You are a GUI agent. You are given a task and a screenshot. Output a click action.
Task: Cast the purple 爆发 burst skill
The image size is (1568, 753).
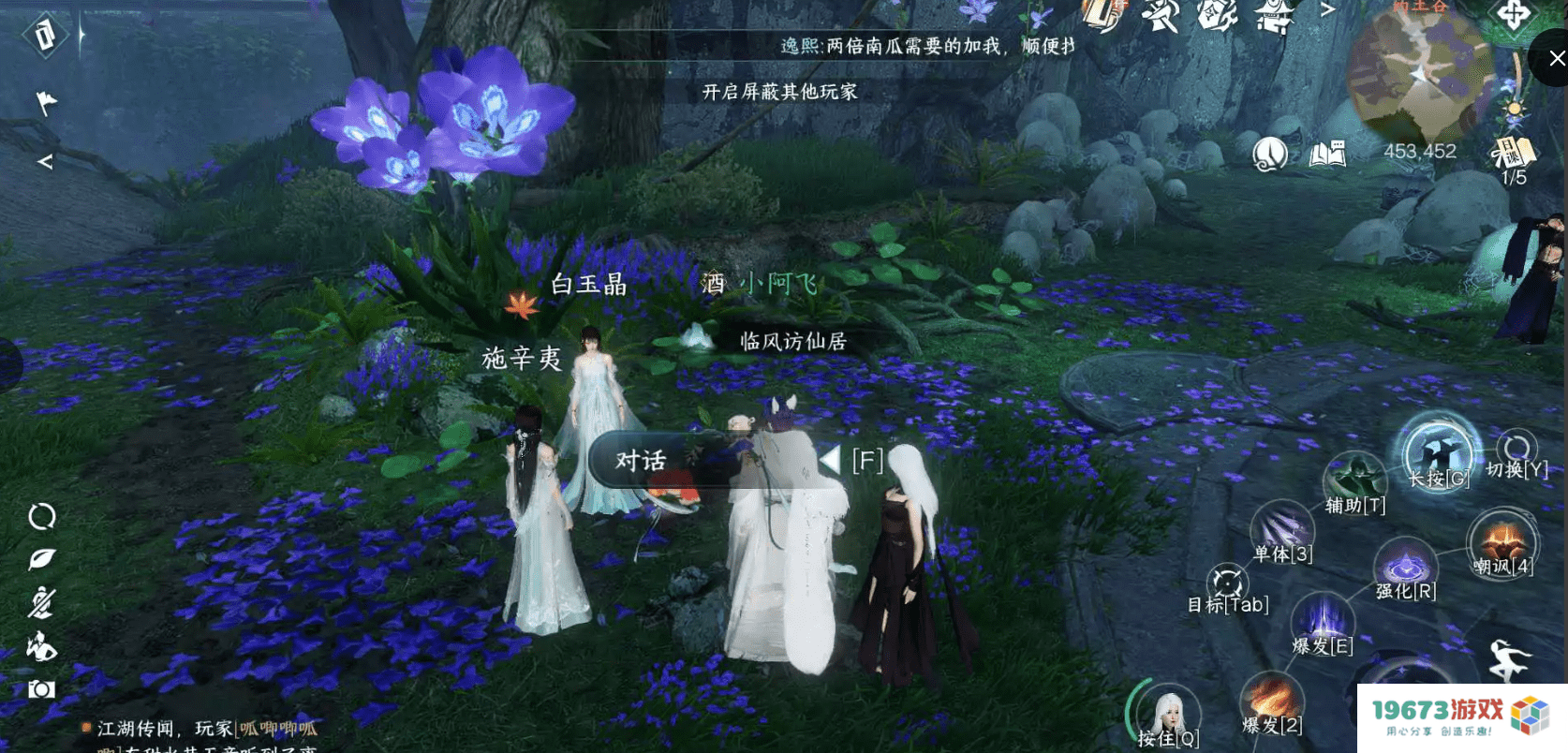(1323, 621)
